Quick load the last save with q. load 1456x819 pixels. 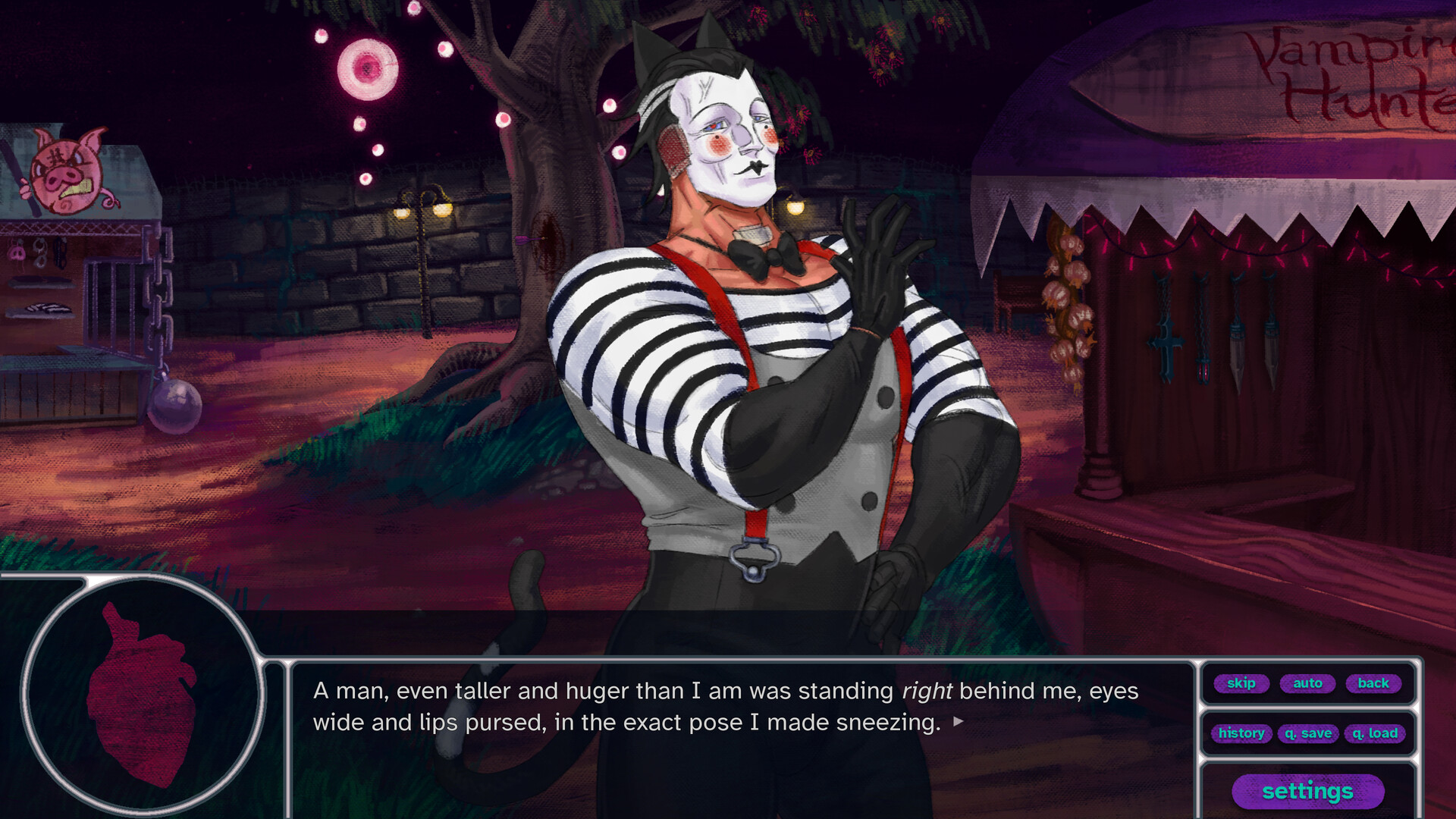tap(1374, 733)
